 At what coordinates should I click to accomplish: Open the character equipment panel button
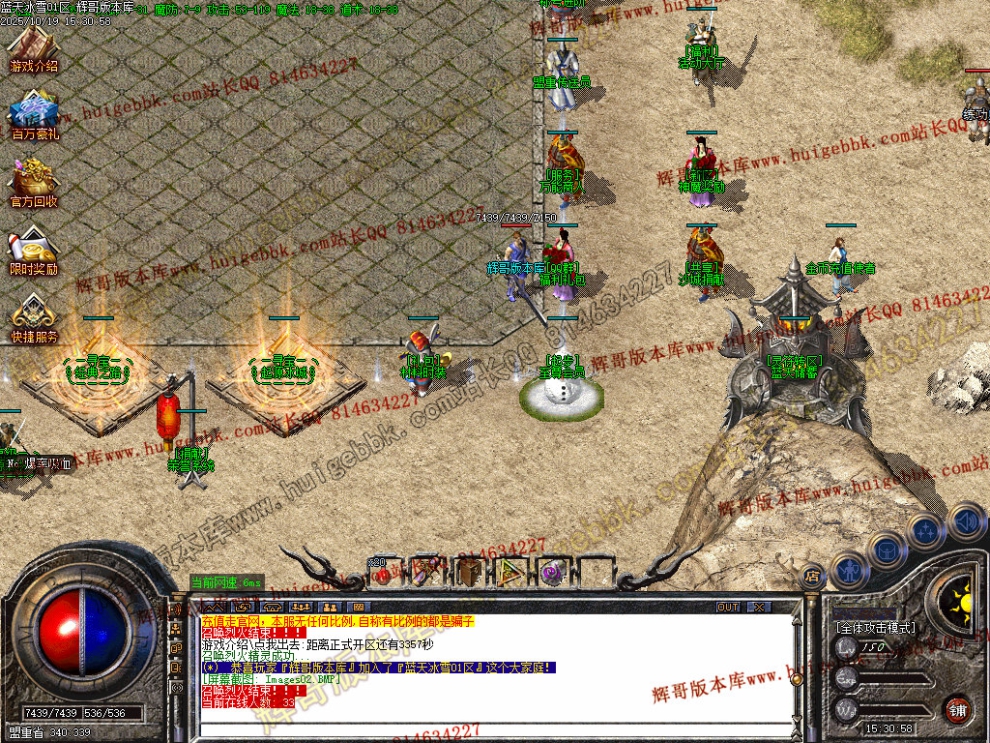pos(849,571)
